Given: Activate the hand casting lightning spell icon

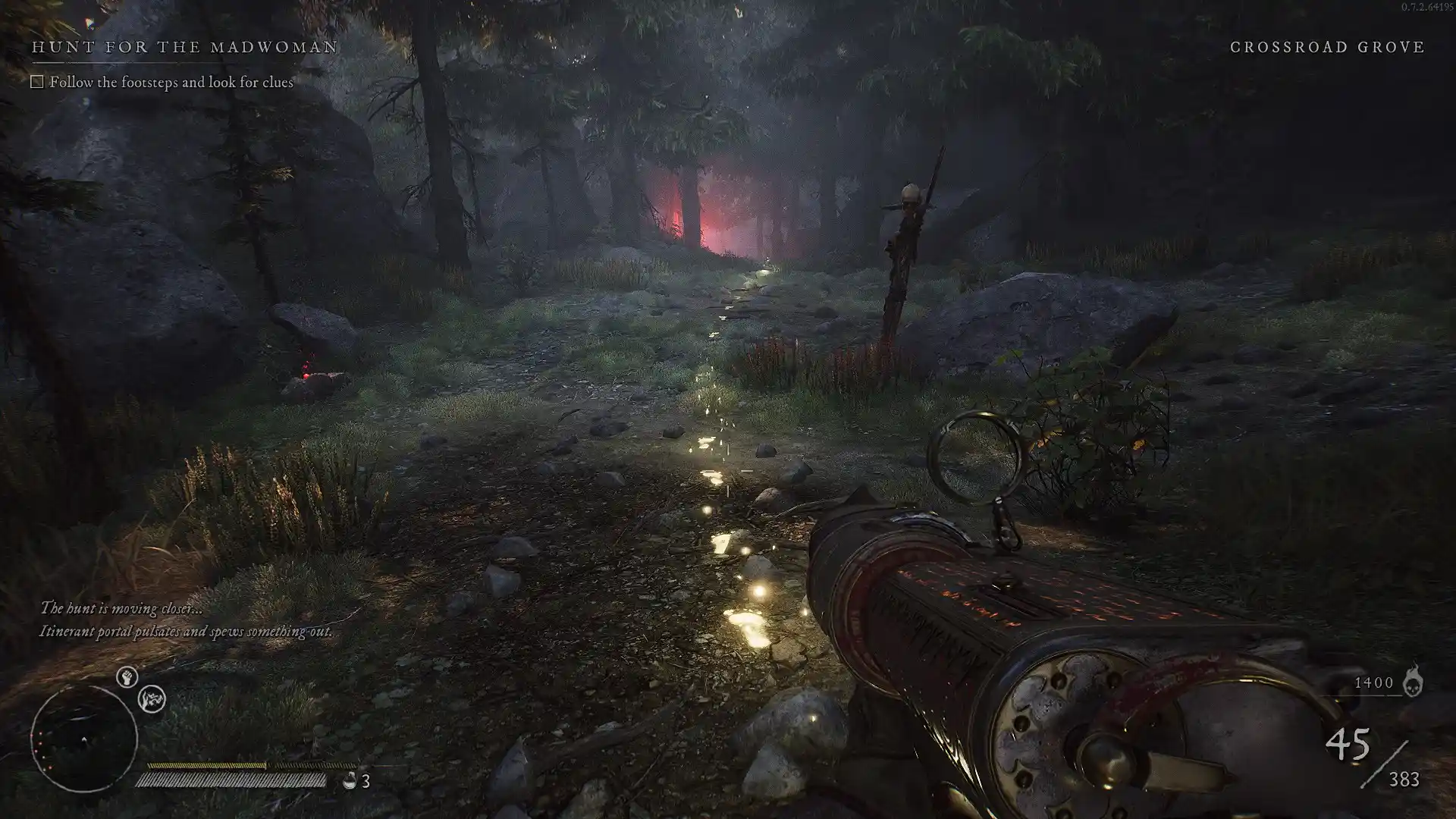Looking at the screenshot, I should [x=152, y=699].
